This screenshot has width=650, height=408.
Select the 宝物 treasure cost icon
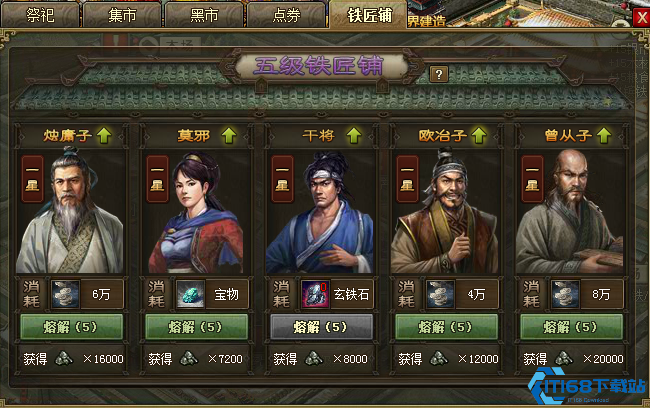(x=190, y=294)
